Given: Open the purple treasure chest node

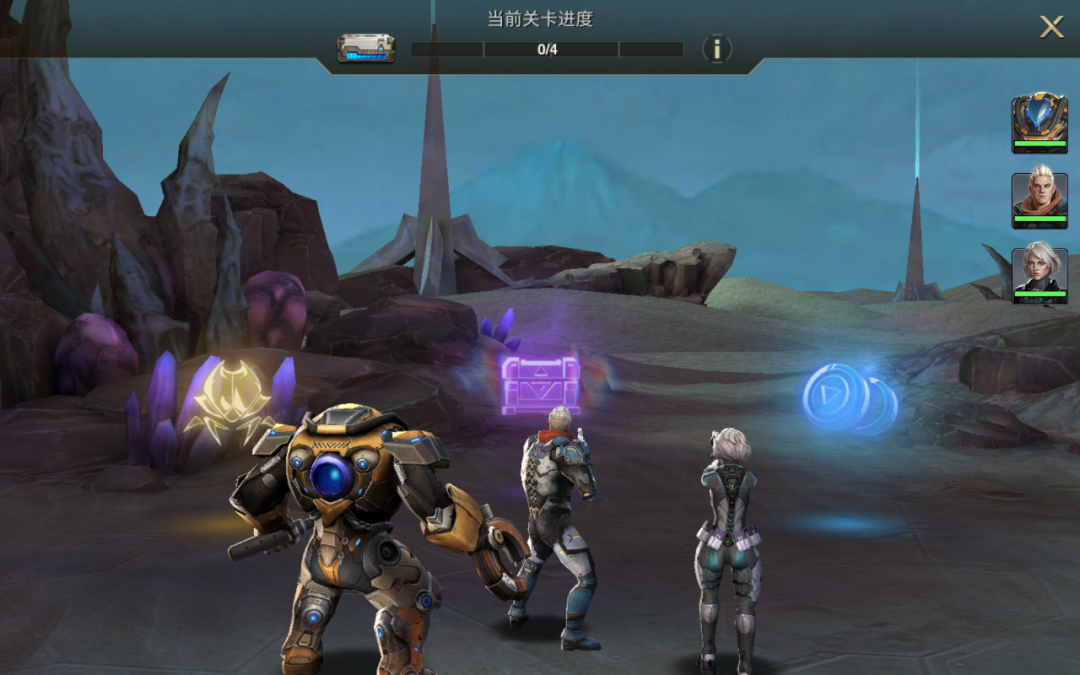Looking at the screenshot, I should tap(540, 384).
